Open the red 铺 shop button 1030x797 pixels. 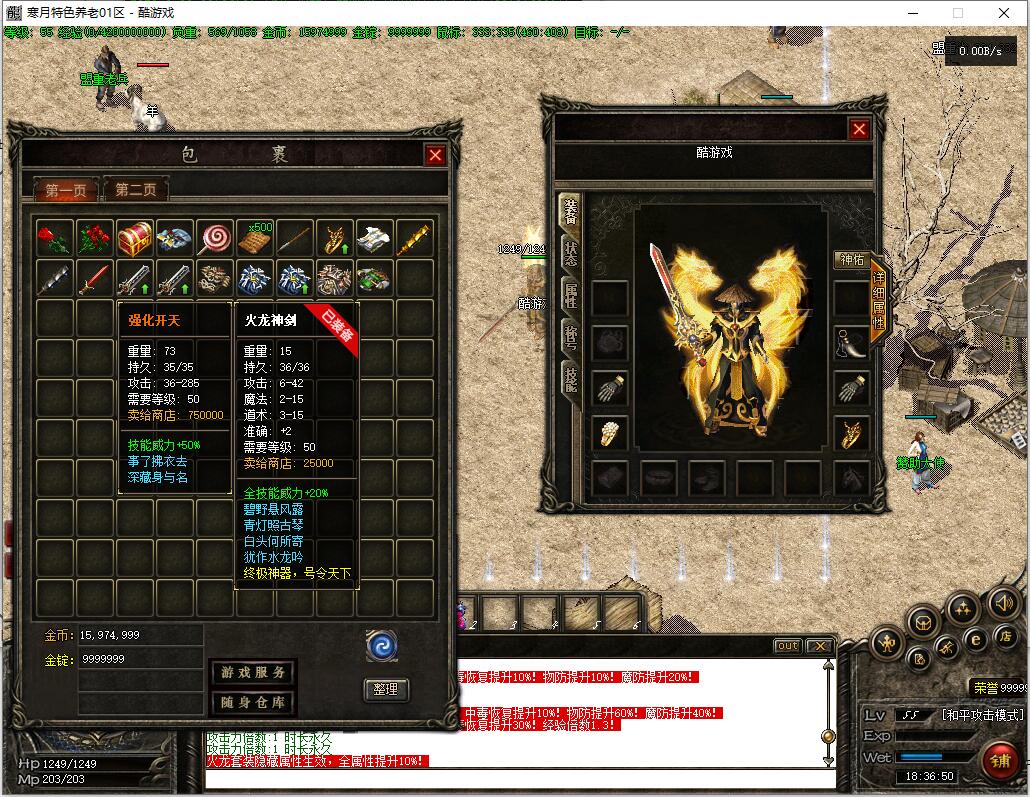(x=997, y=758)
